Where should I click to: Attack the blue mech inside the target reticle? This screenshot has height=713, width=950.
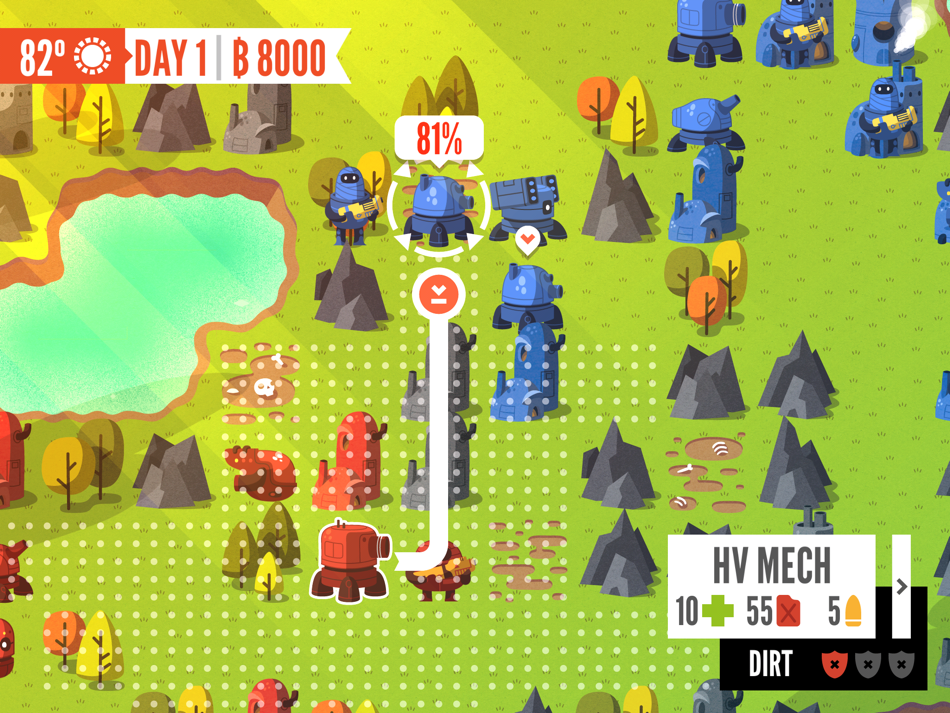438,208
